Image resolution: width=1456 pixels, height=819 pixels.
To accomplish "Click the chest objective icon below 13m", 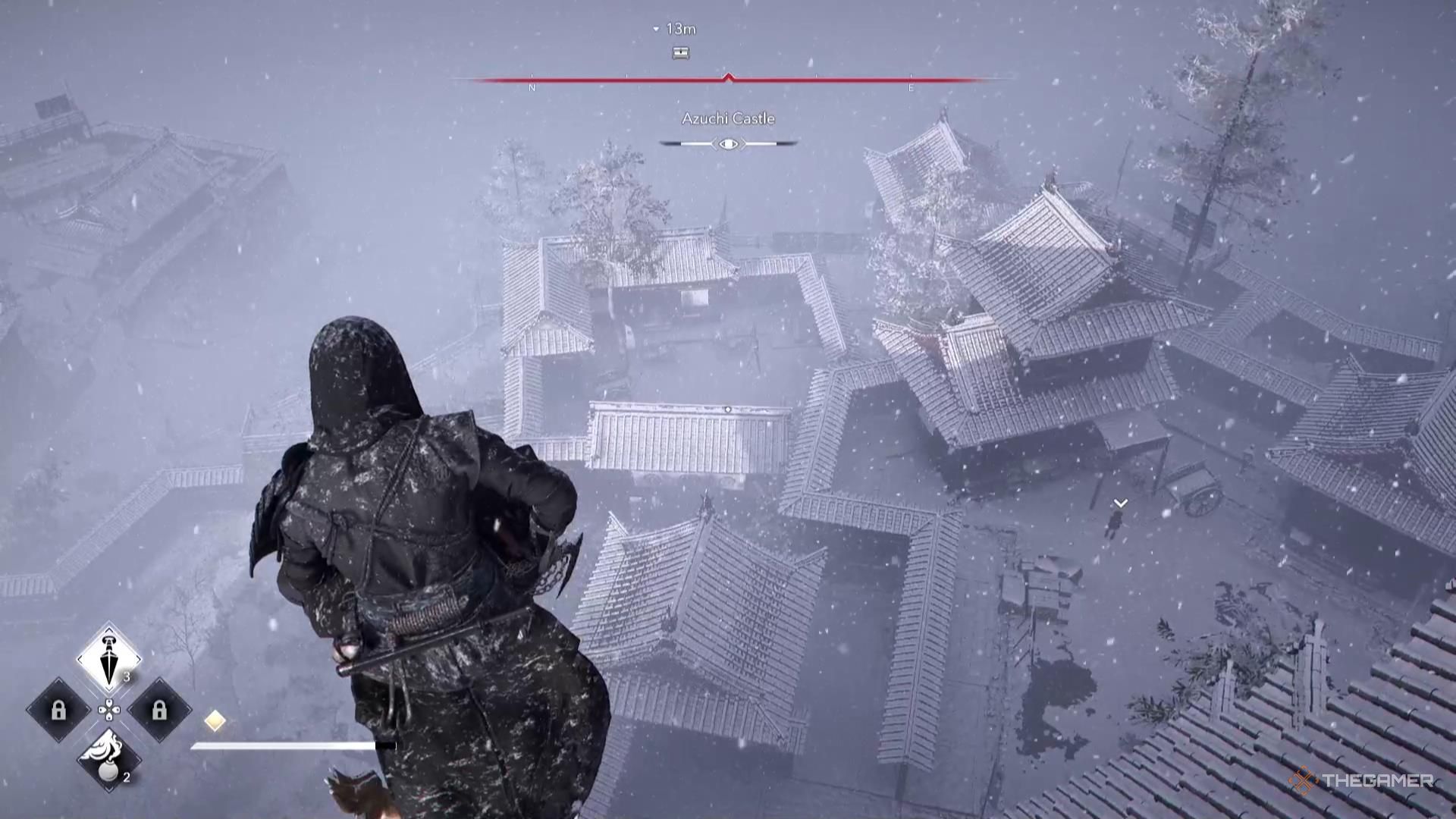I will pos(682,54).
